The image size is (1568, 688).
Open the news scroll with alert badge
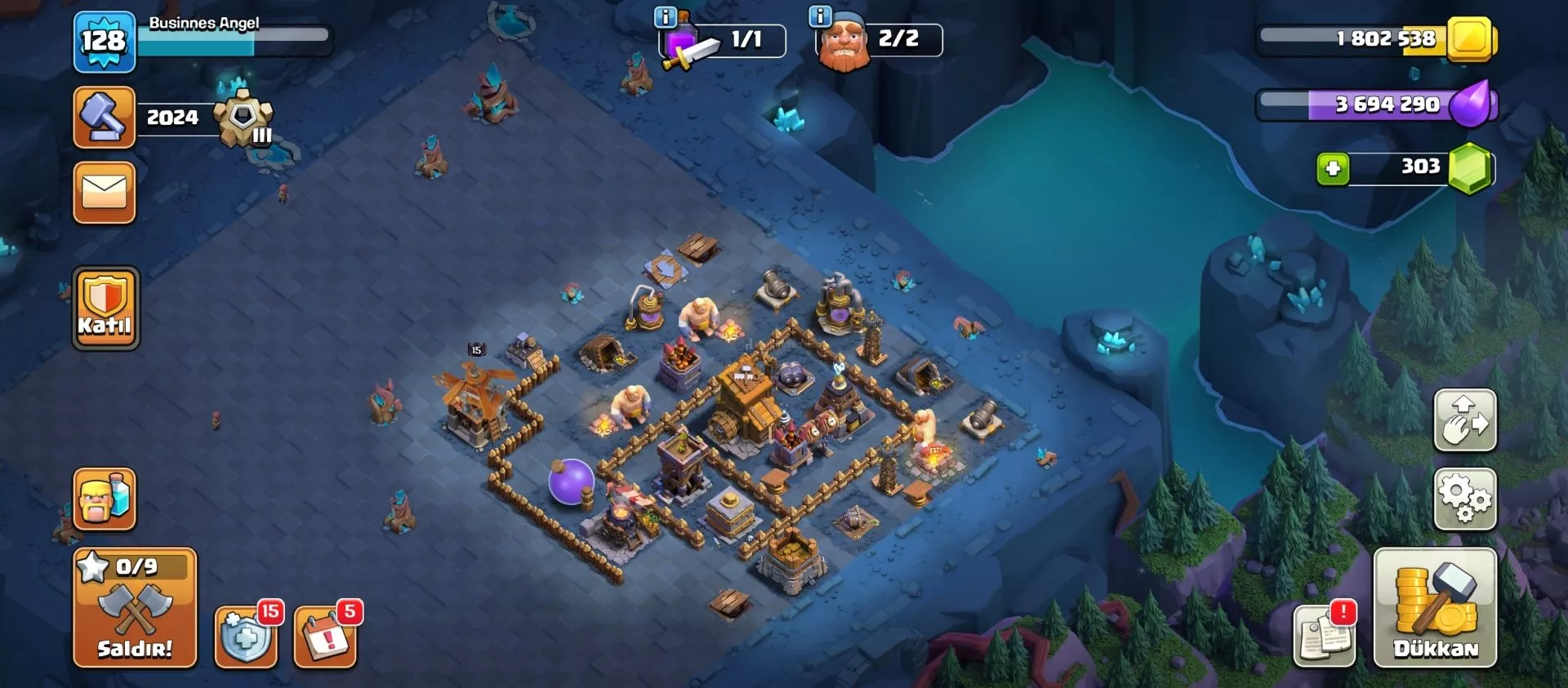(x=1323, y=637)
